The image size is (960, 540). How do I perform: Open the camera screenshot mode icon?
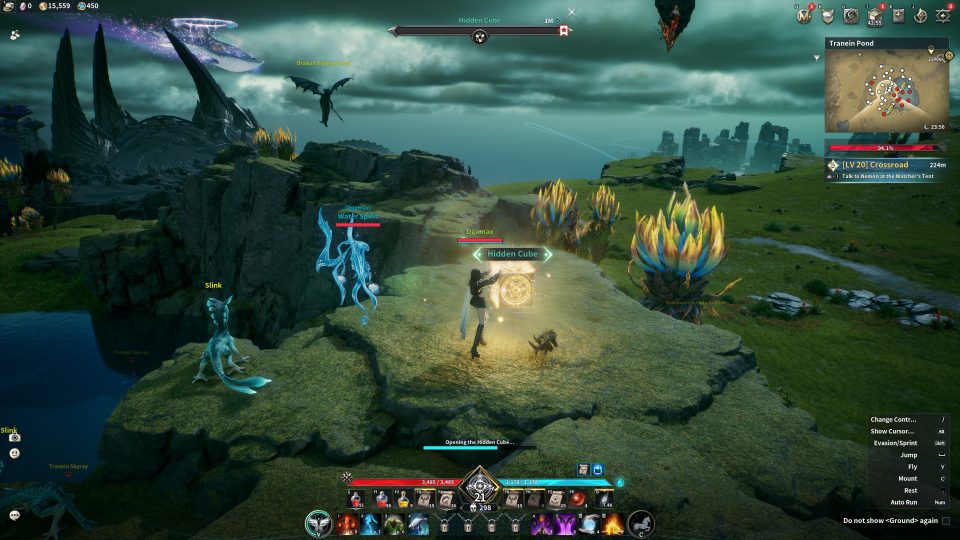tap(15, 437)
